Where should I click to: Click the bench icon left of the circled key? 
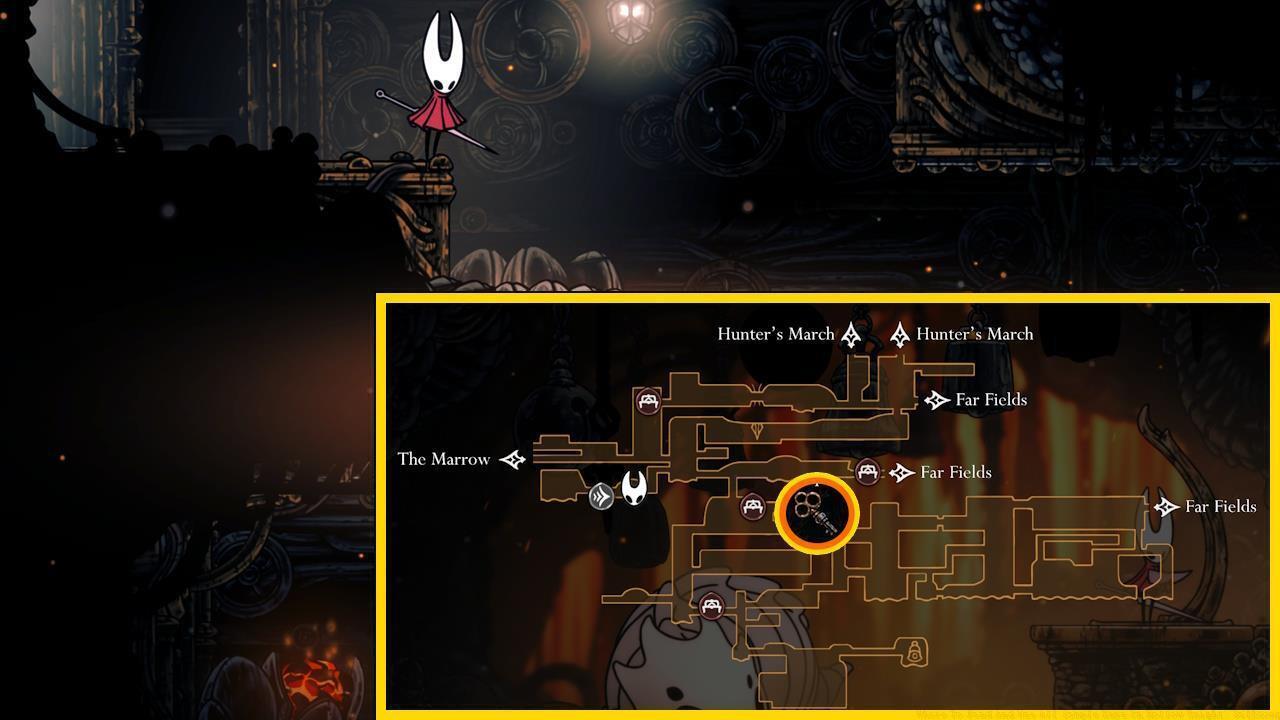click(x=752, y=507)
